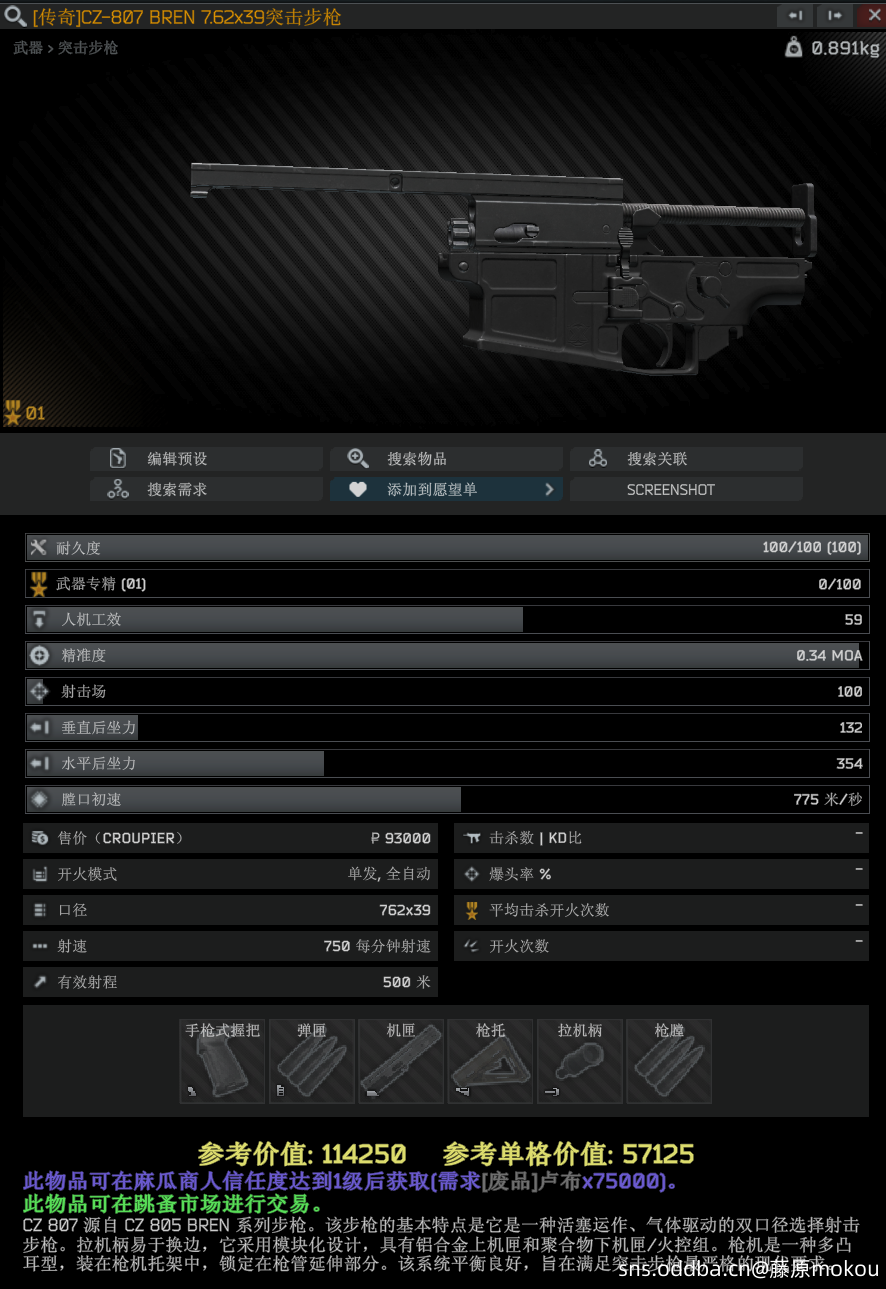Image resolution: width=886 pixels, height=1289 pixels.
Task: Select 搜索关联 (search linked items)
Action: [x=686, y=459]
